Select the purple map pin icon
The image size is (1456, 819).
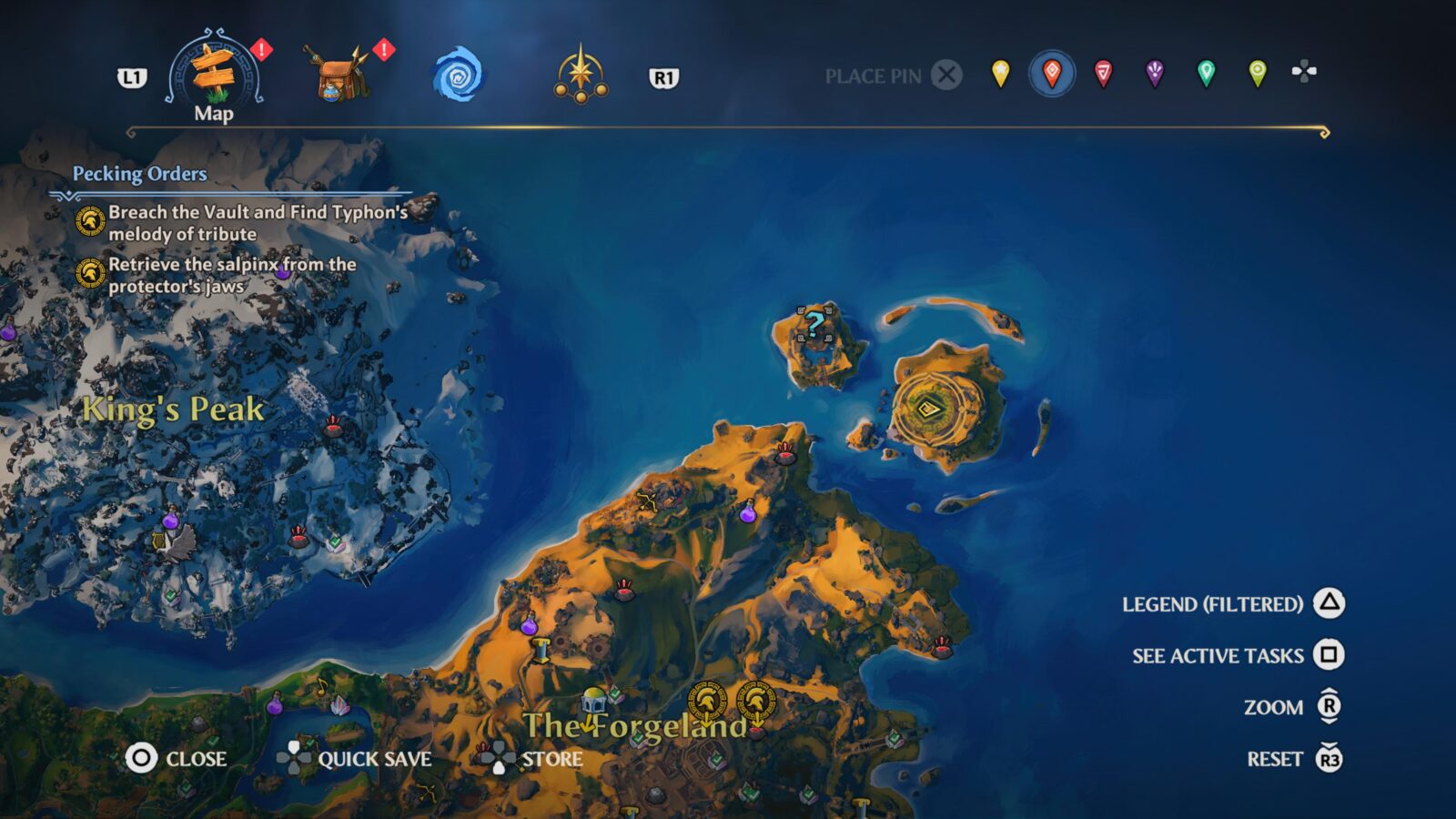[x=1155, y=71]
